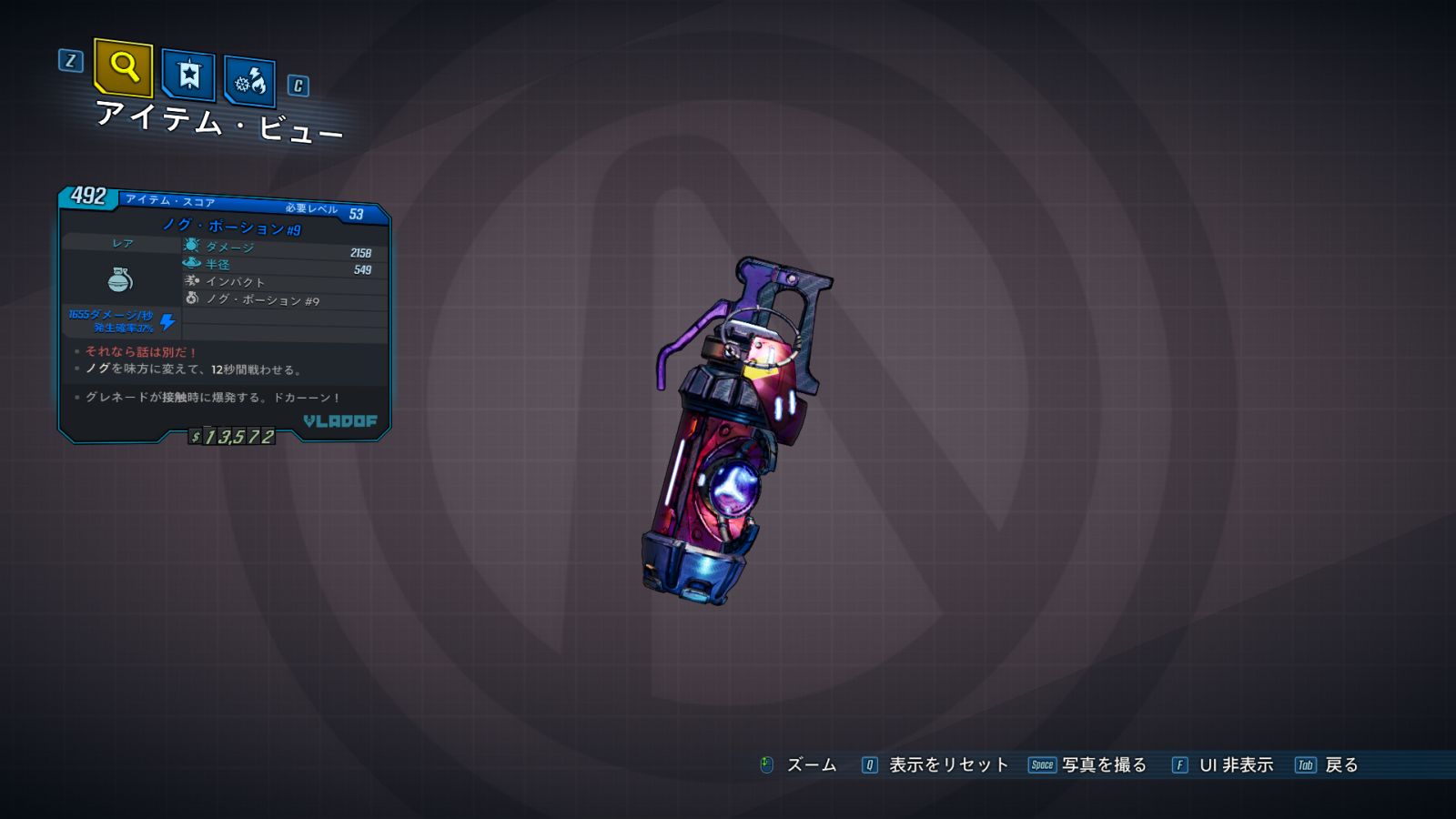Open the gear and flame tab

tap(249, 83)
